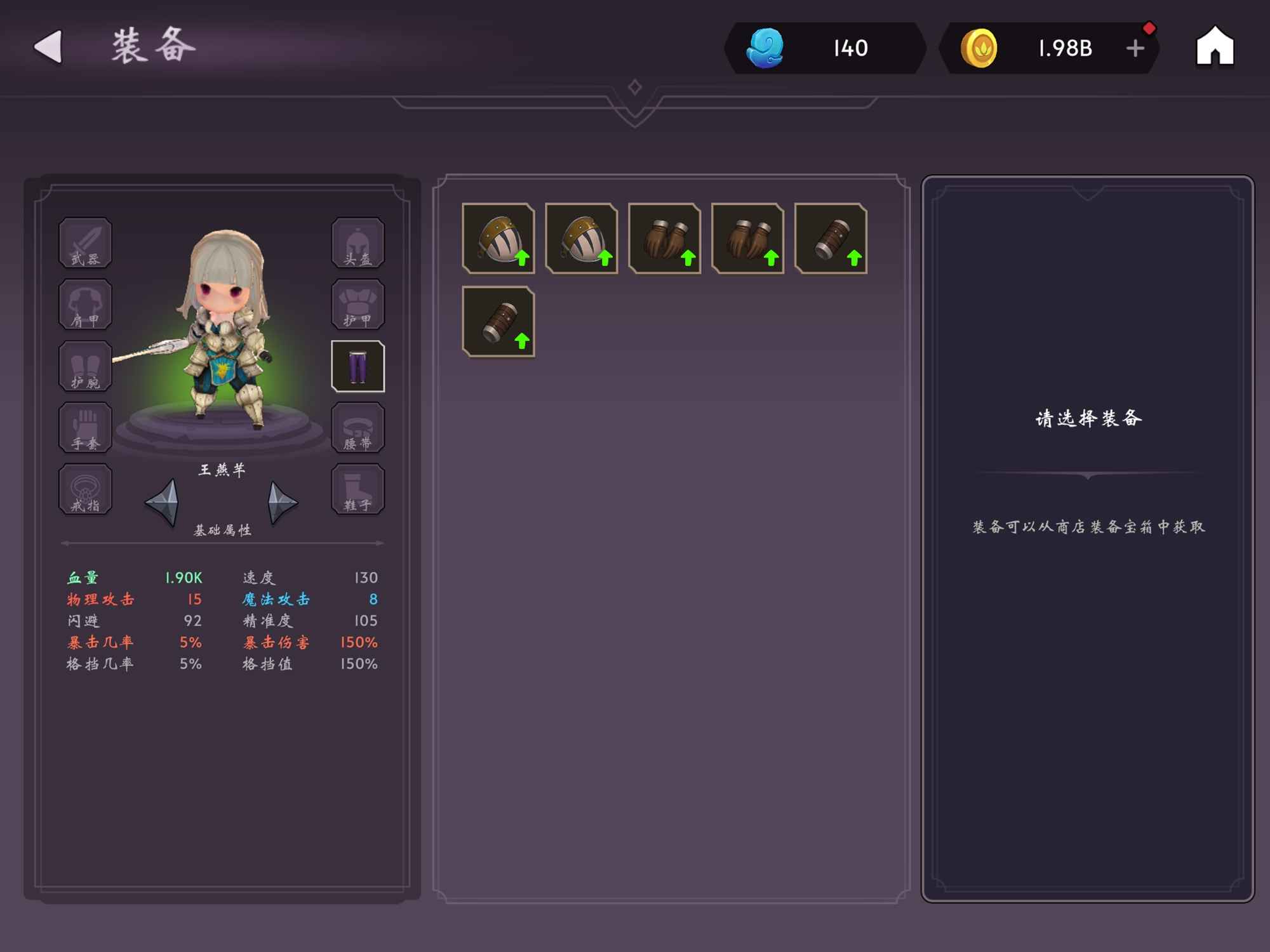Screen dimensions: 1270x952
Task: Open the 腰带 belt slot
Action: click(x=358, y=428)
